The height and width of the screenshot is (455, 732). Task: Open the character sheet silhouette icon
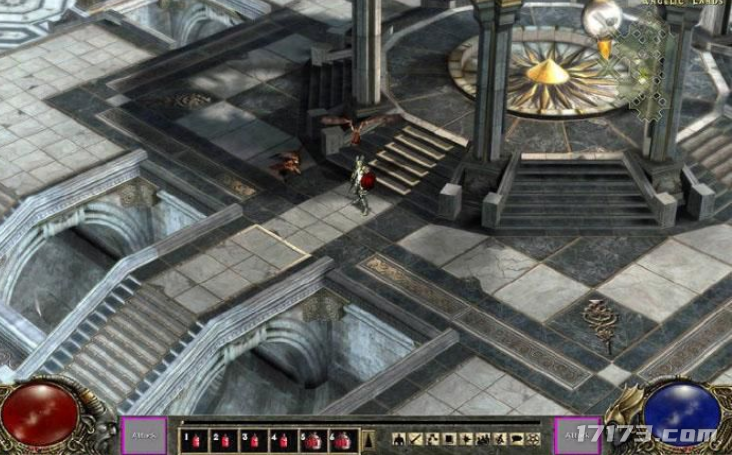pos(398,438)
